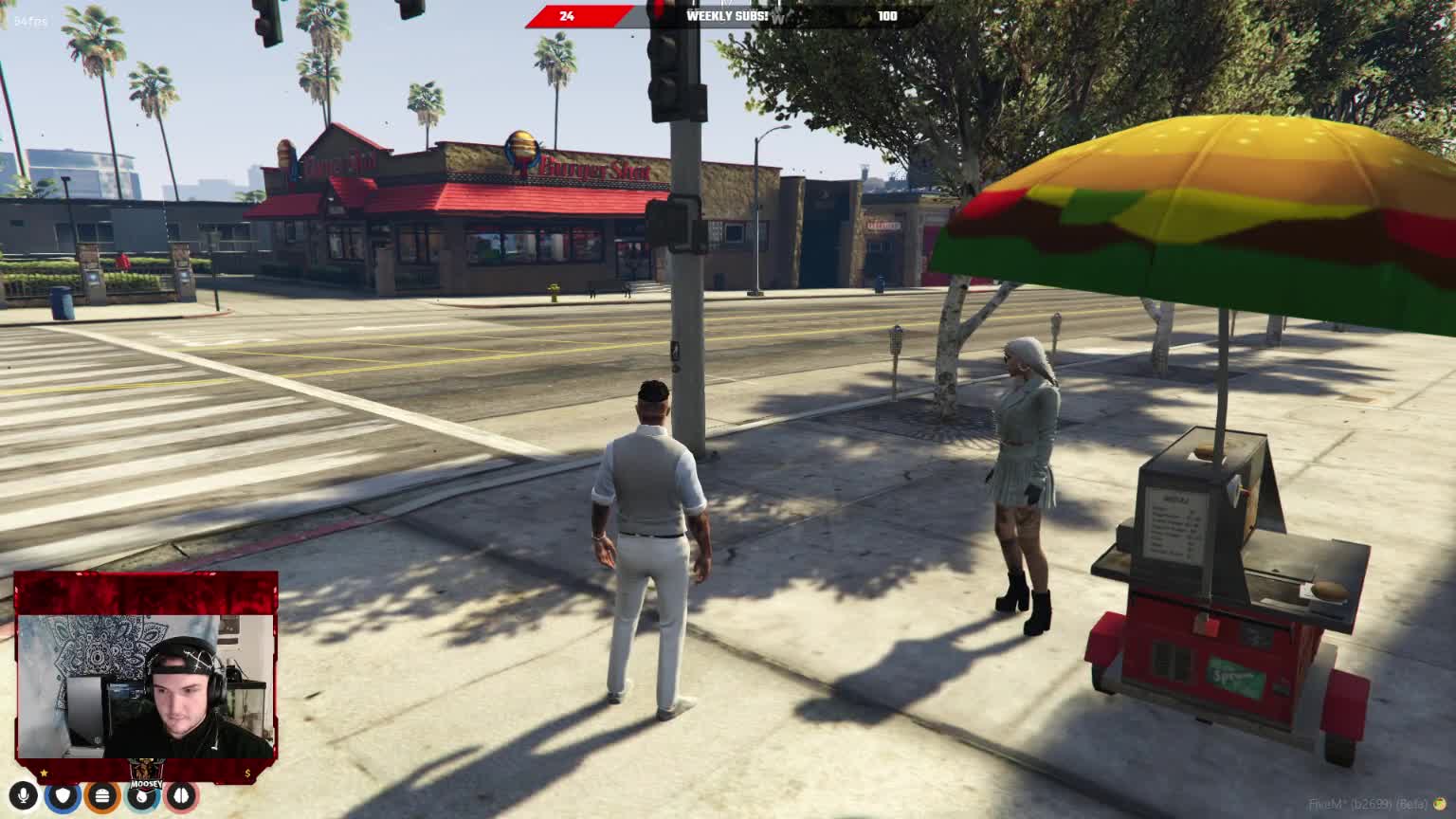The image size is (1456, 819).
Task: Select the blue armor shield icon
Action: point(63,796)
